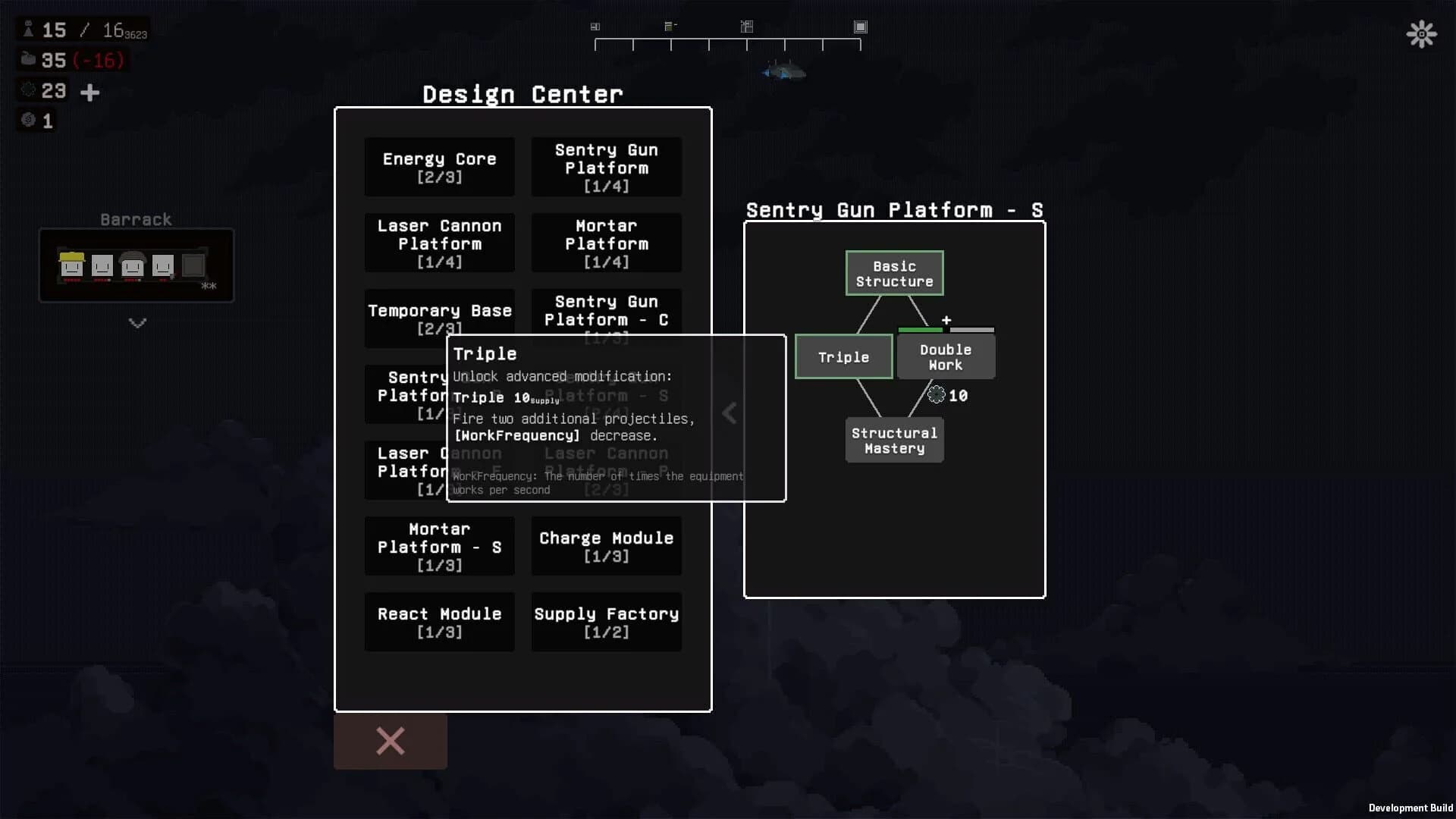Click the yellow factory marker on the timeline
The height and width of the screenshot is (819, 1456).
coord(670,24)
